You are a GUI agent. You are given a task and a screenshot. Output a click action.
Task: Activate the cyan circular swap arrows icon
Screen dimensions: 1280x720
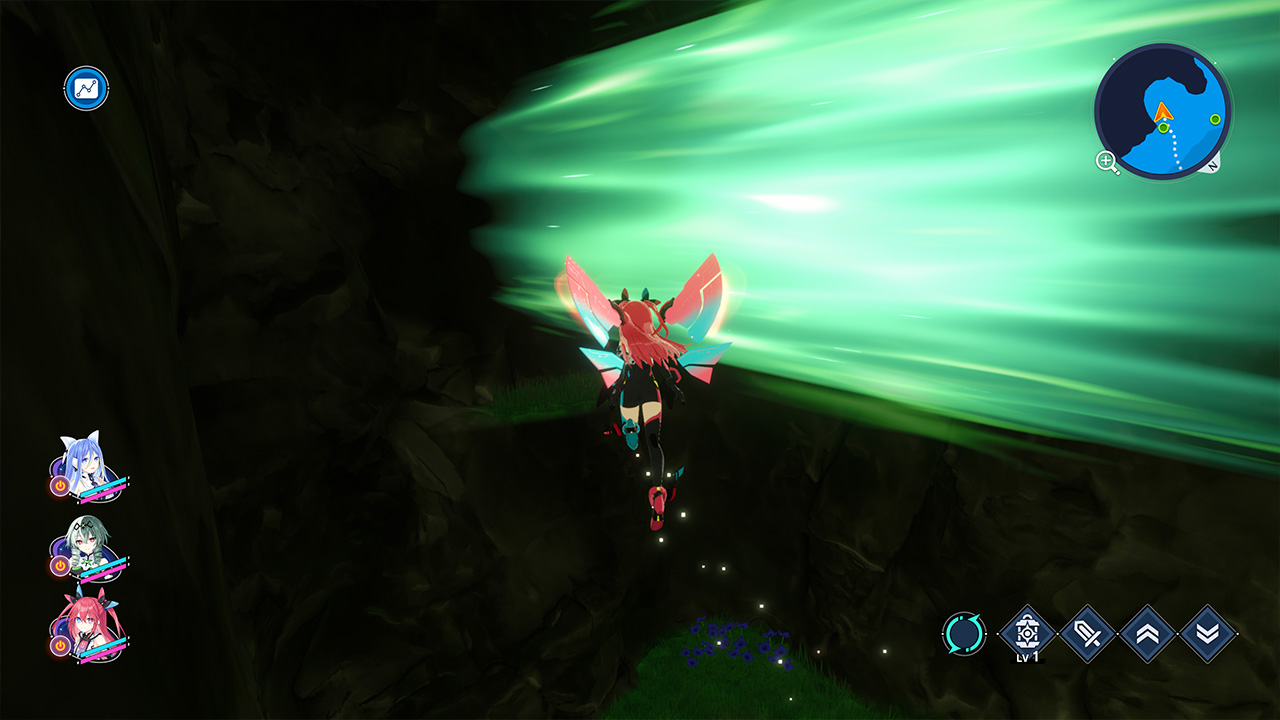point(964,634)
